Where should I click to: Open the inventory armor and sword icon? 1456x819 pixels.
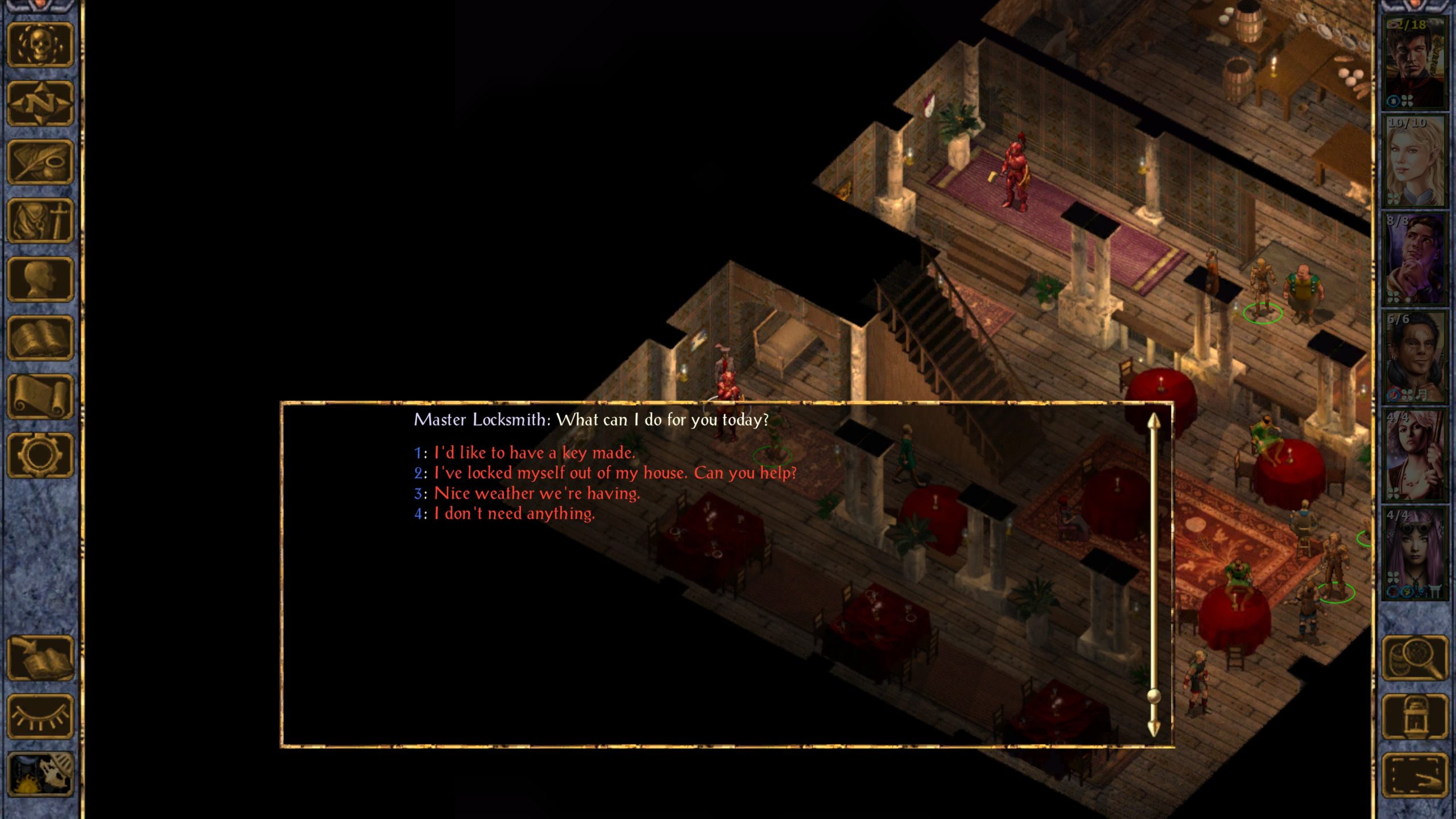click(x=40, y=221)
